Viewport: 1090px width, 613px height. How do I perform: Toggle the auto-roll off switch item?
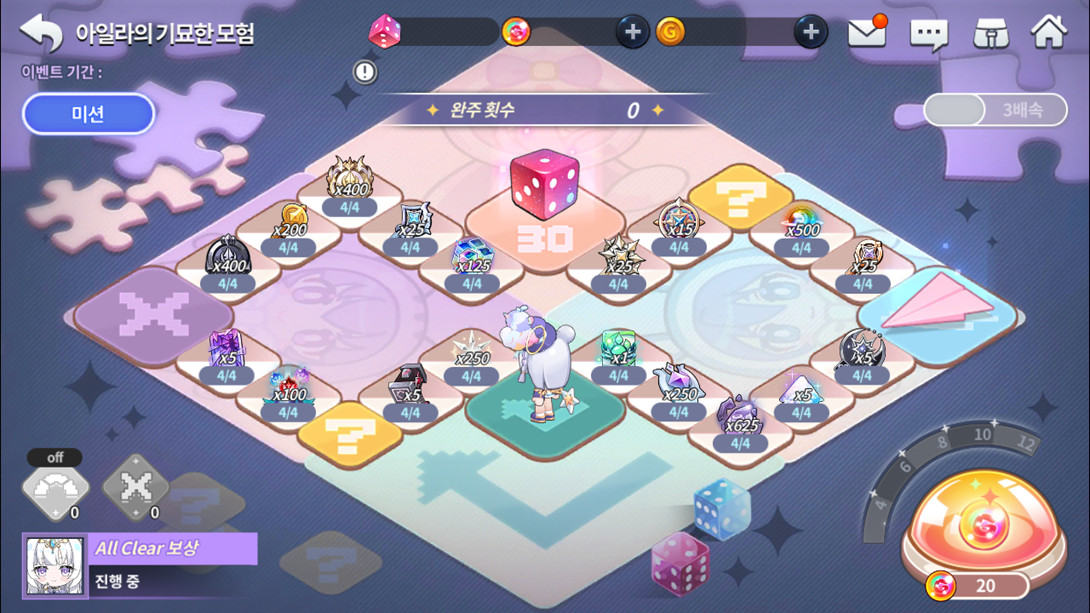coord(55,487)
